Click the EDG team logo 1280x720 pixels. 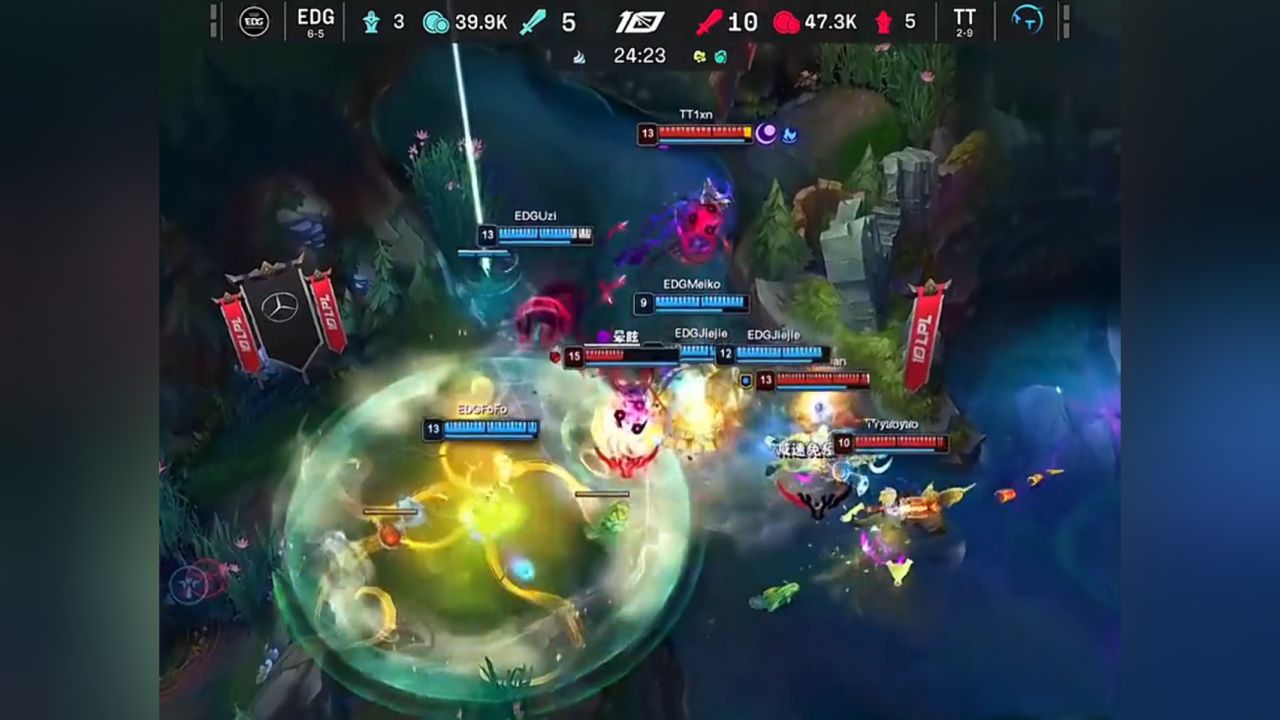pos(254,21)
